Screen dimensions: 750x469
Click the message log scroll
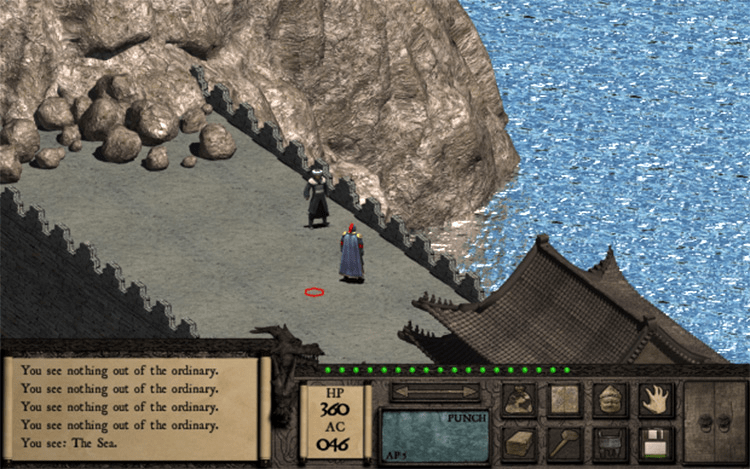tap(136, 410)
